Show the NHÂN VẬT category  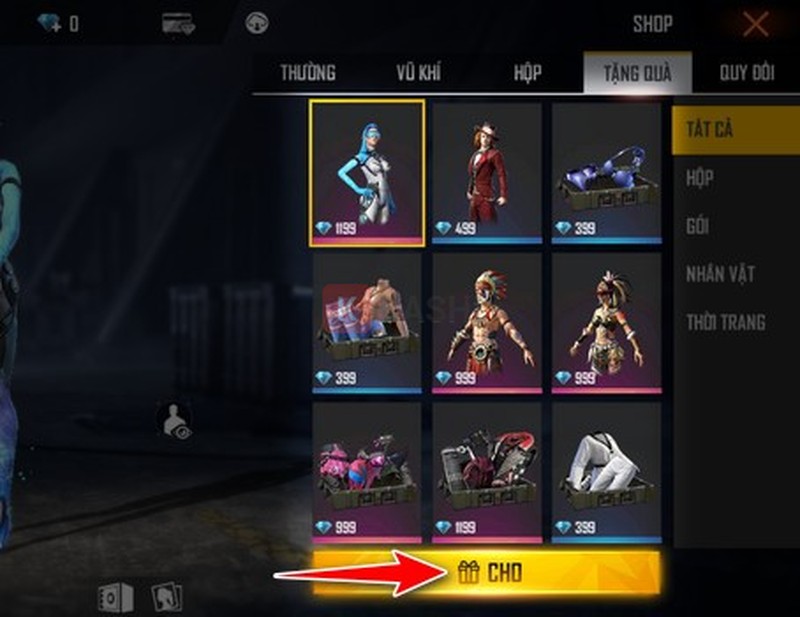pyautogui.click(x=720, y=274)
